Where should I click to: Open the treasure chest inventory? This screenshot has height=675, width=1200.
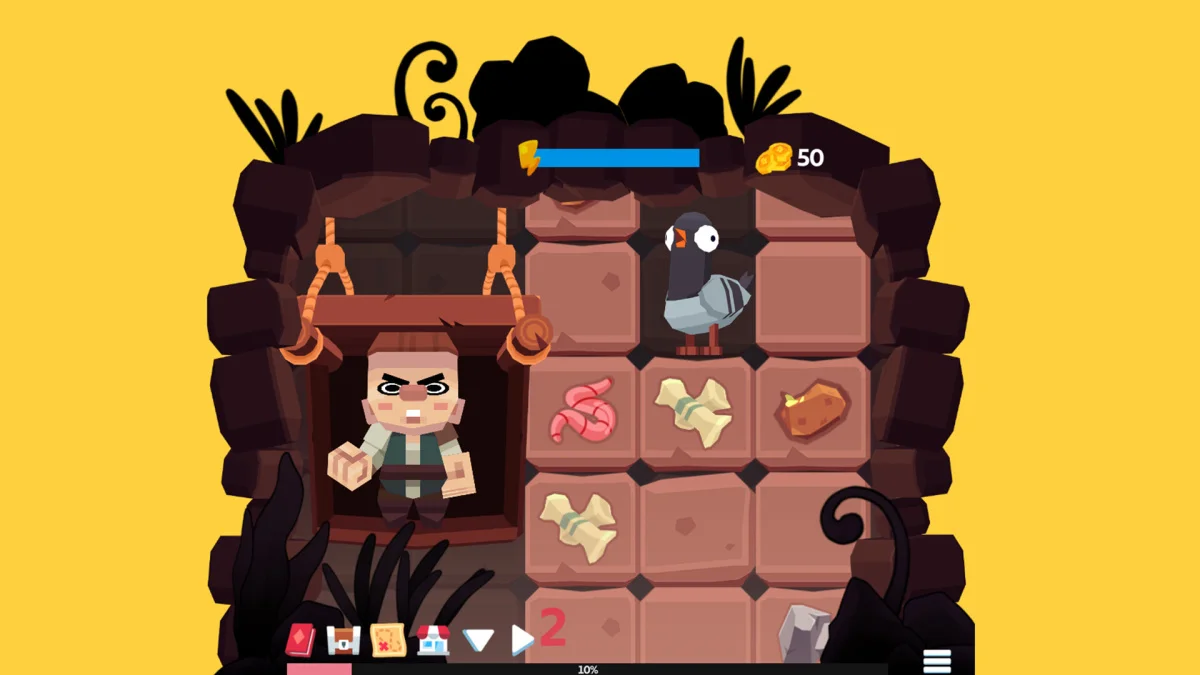coord(343,640)
